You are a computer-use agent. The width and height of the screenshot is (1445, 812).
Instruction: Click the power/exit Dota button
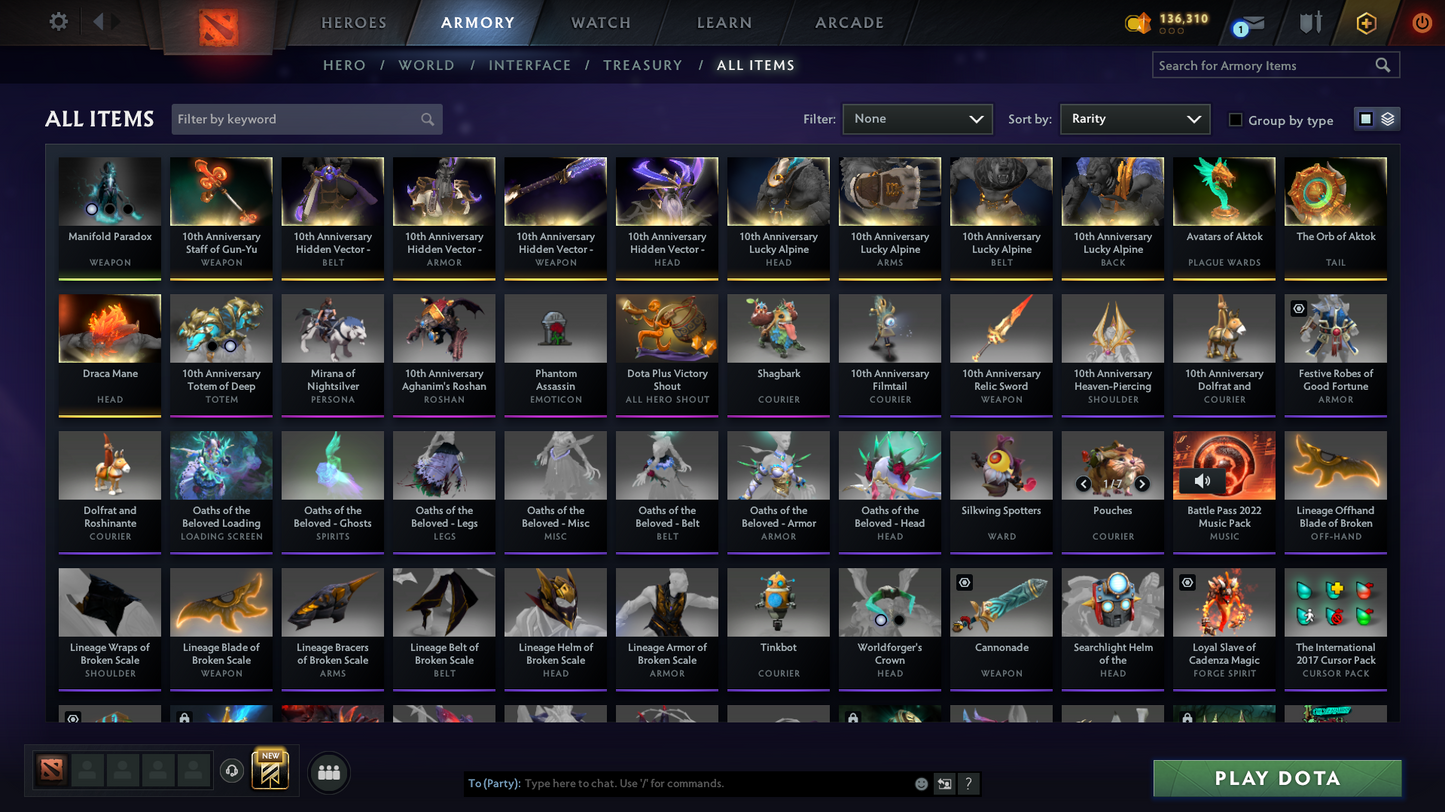[x=1421, y=22]
